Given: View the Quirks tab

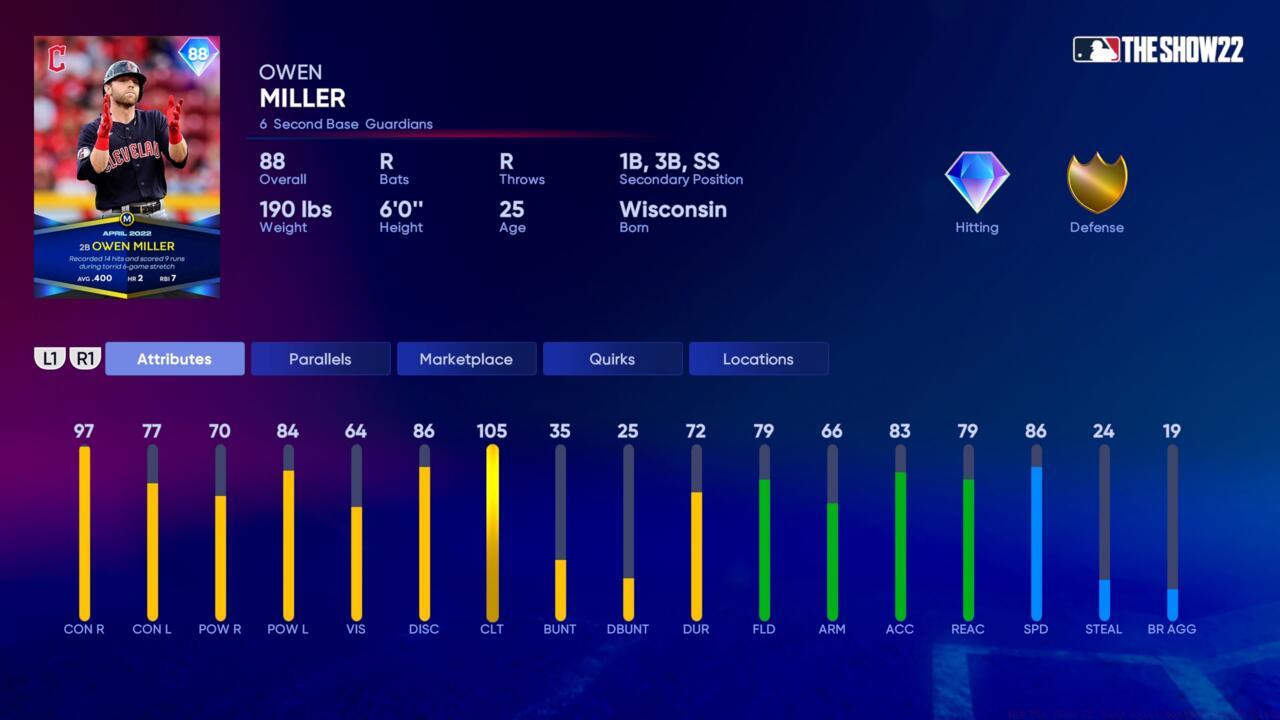Looking at the screenshot, I should point(612,358).
